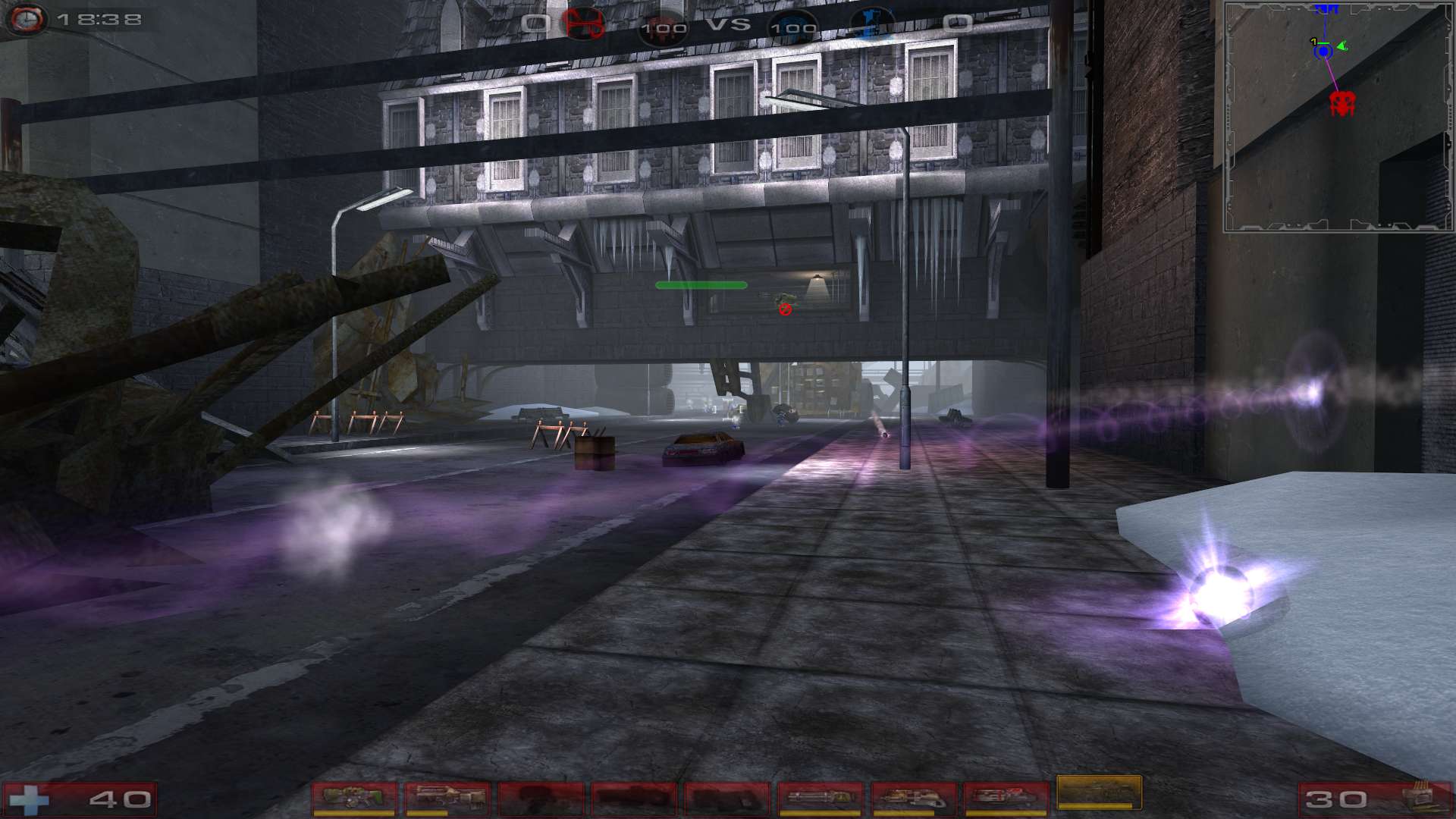
Task: Click the highlighted gold weapon slot
Action: [1099, 792]
